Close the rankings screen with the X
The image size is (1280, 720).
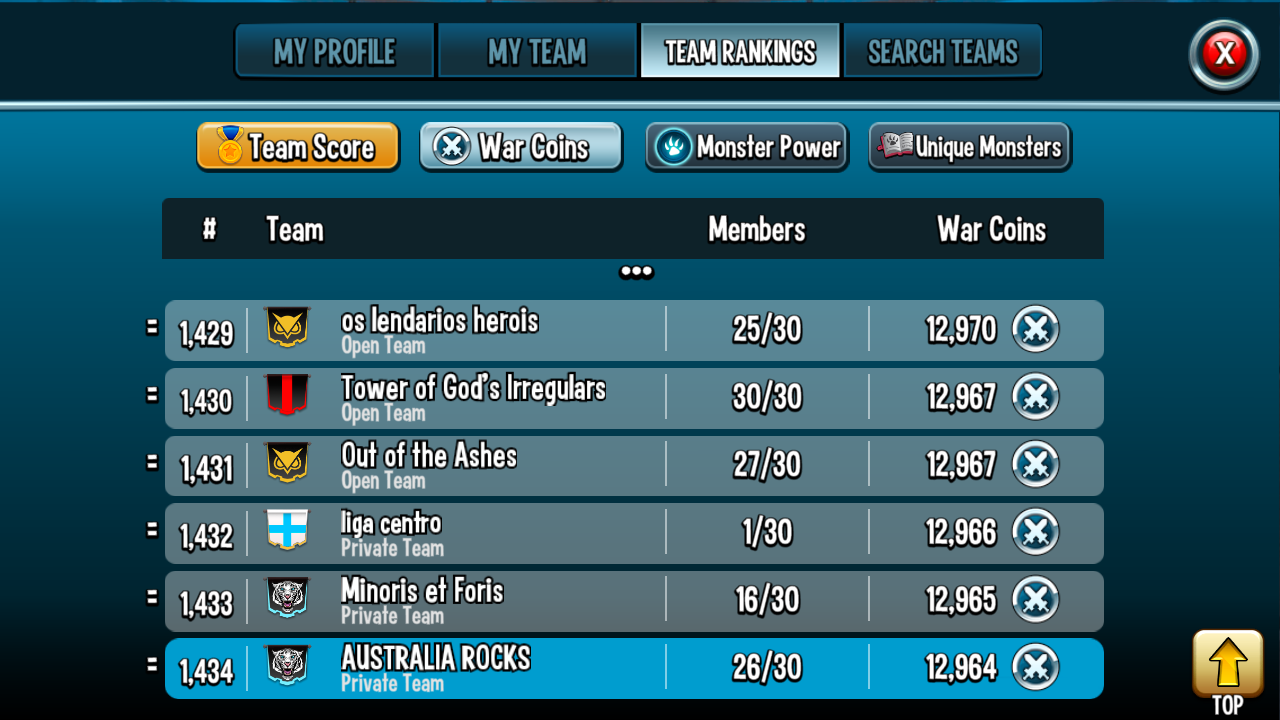1224,55
